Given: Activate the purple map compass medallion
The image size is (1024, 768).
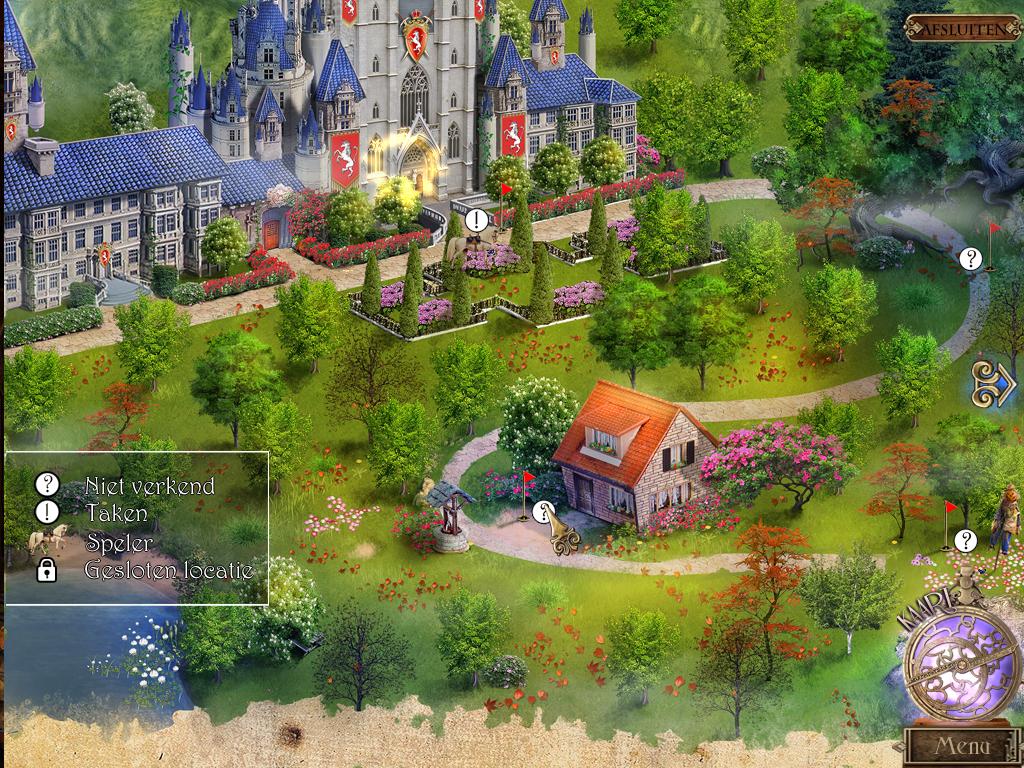Looking at the screenshot, I should [960, 660].
